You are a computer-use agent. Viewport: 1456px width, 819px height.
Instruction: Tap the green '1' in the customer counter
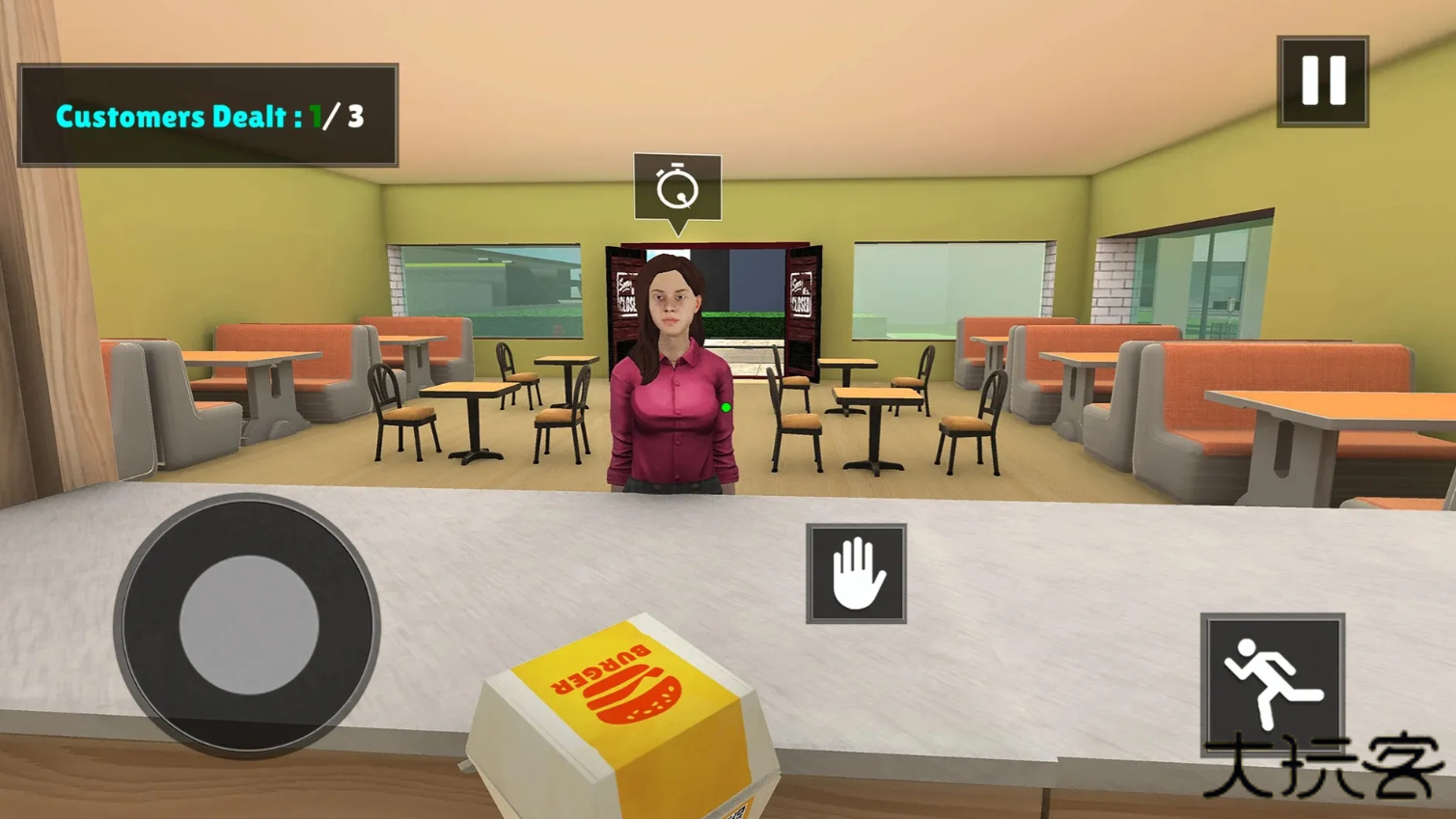pos(315,117)
